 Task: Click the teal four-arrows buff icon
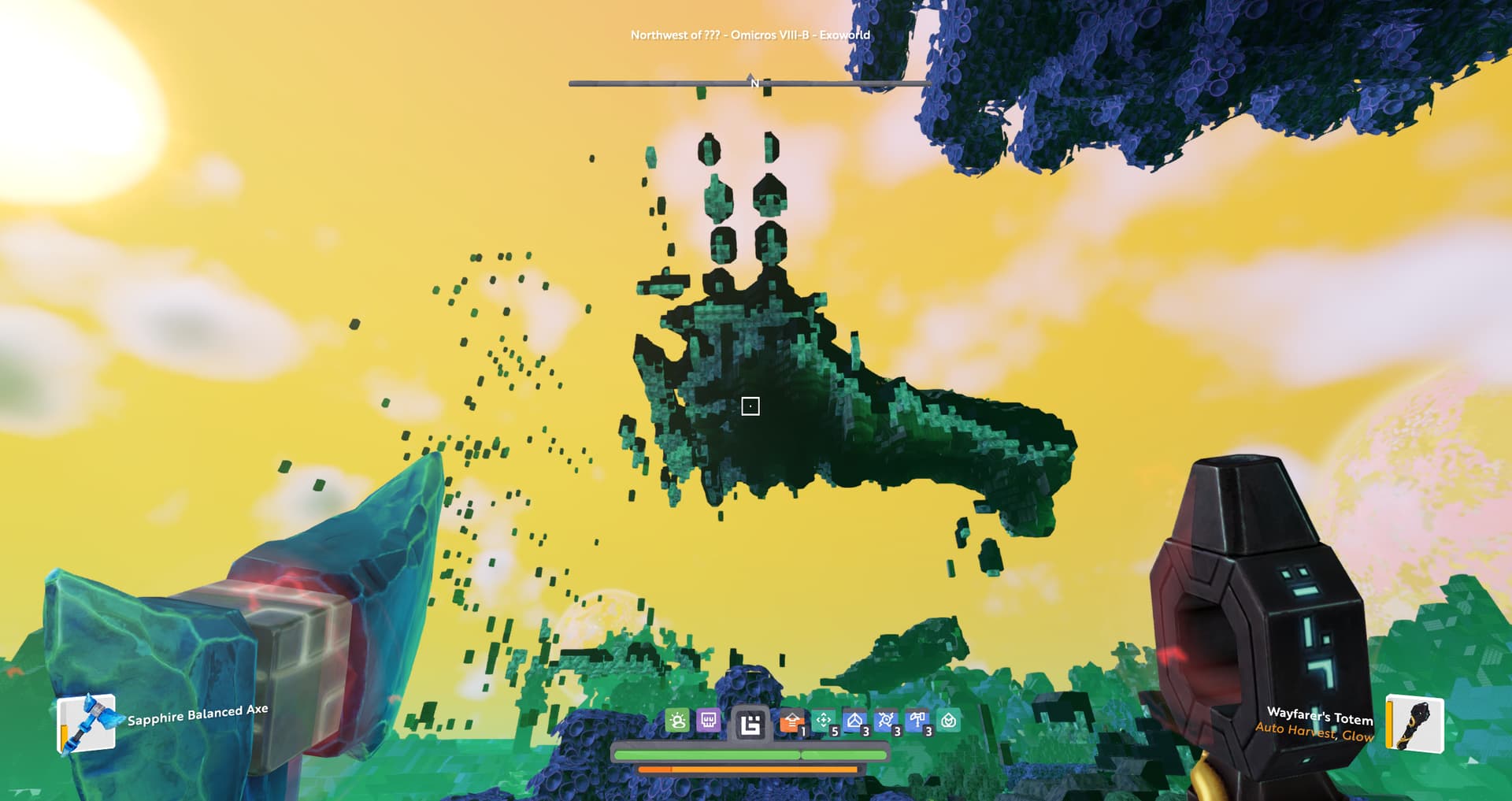[x=824, y=720]
